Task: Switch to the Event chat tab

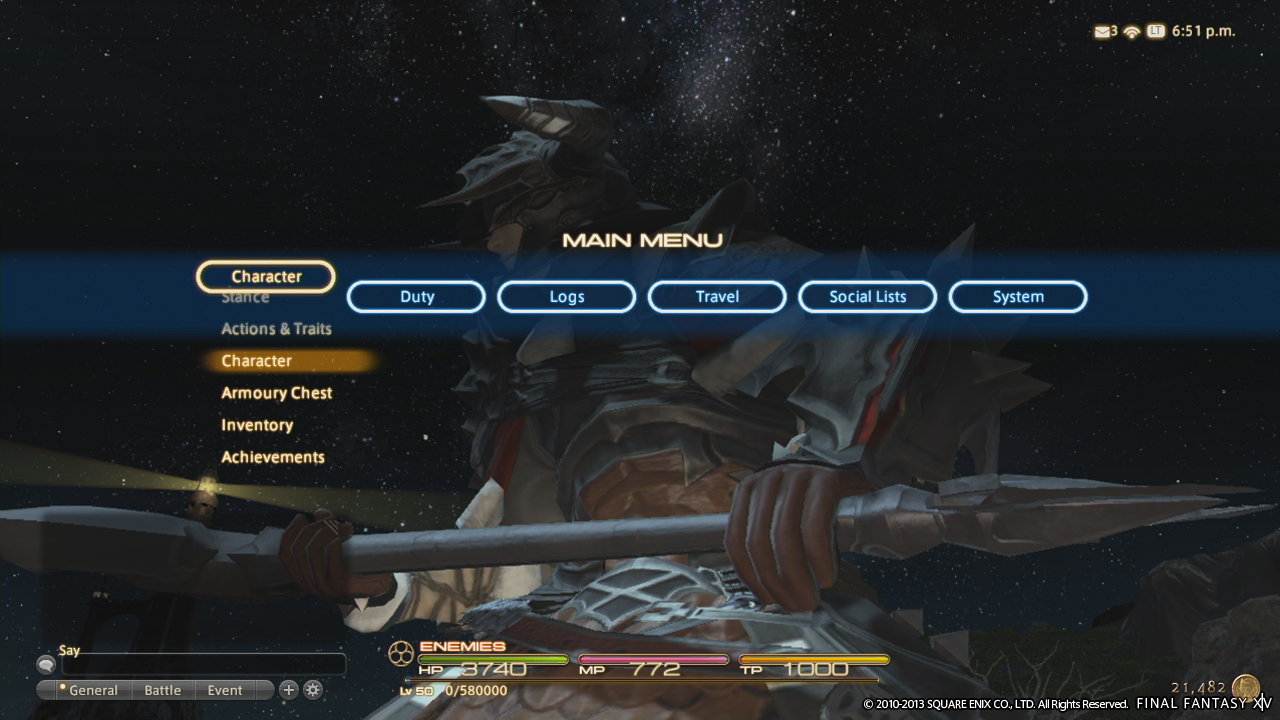Action: point(225,690)
